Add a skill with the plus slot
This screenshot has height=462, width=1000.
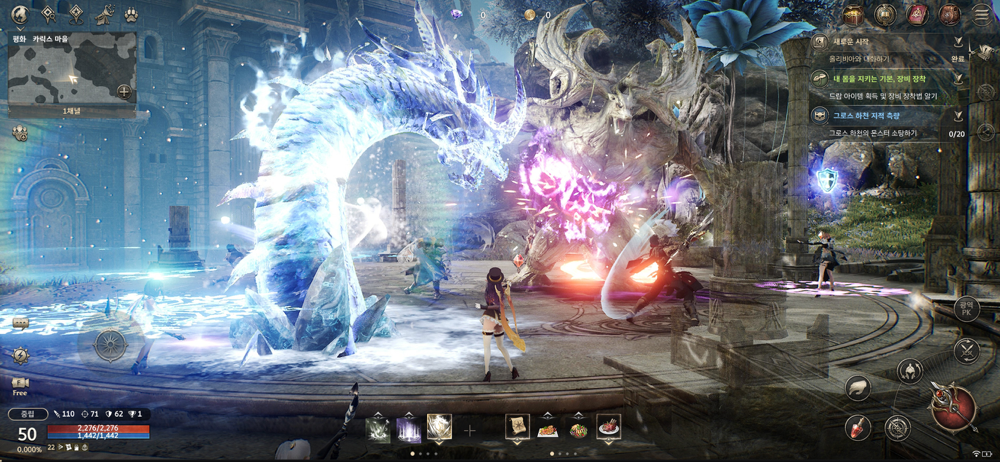[x=470, y=431]
